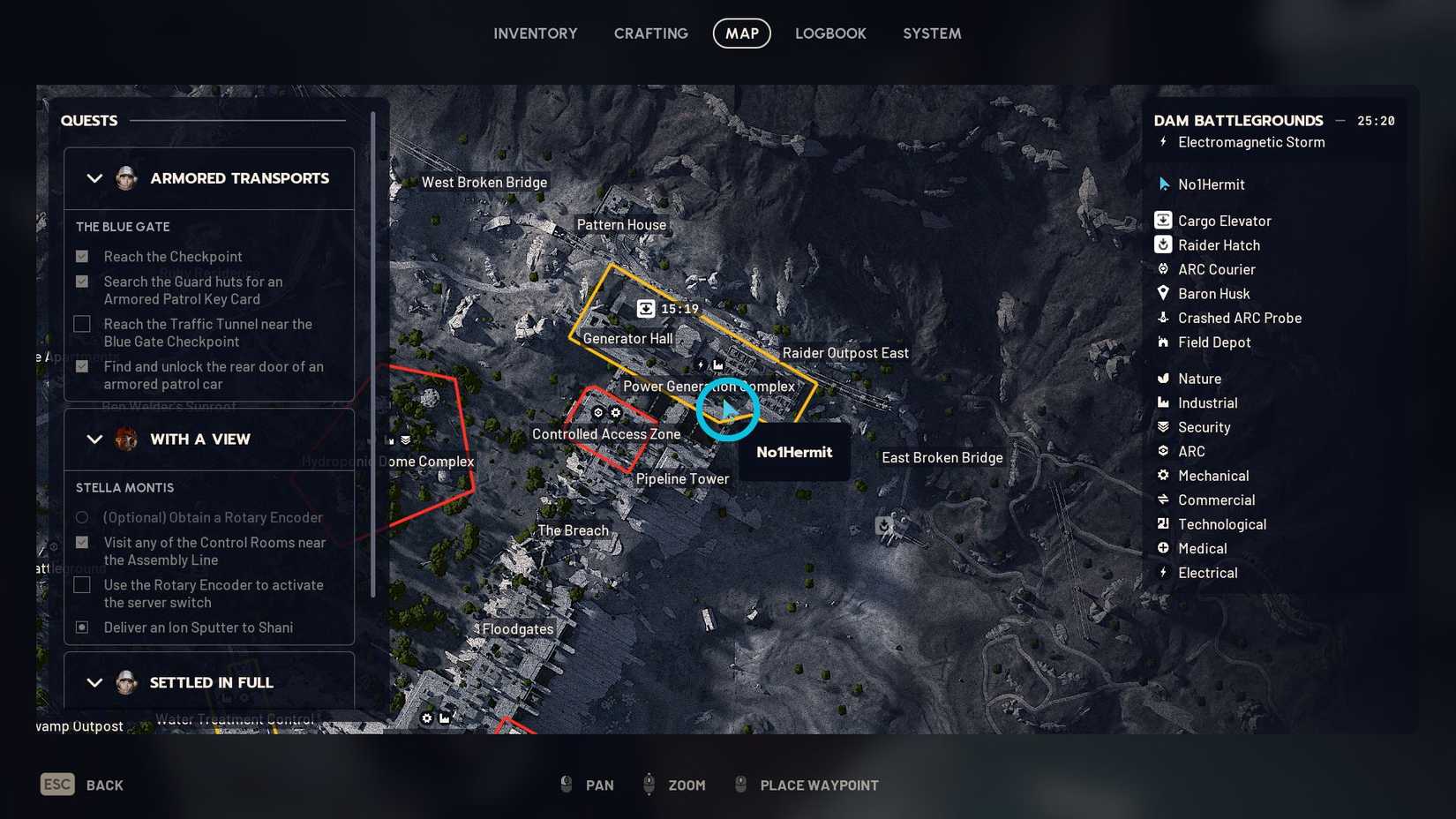Click the Baron Husk legend icon
This screenshot has width=1456, height=819.
(1162, 294)
